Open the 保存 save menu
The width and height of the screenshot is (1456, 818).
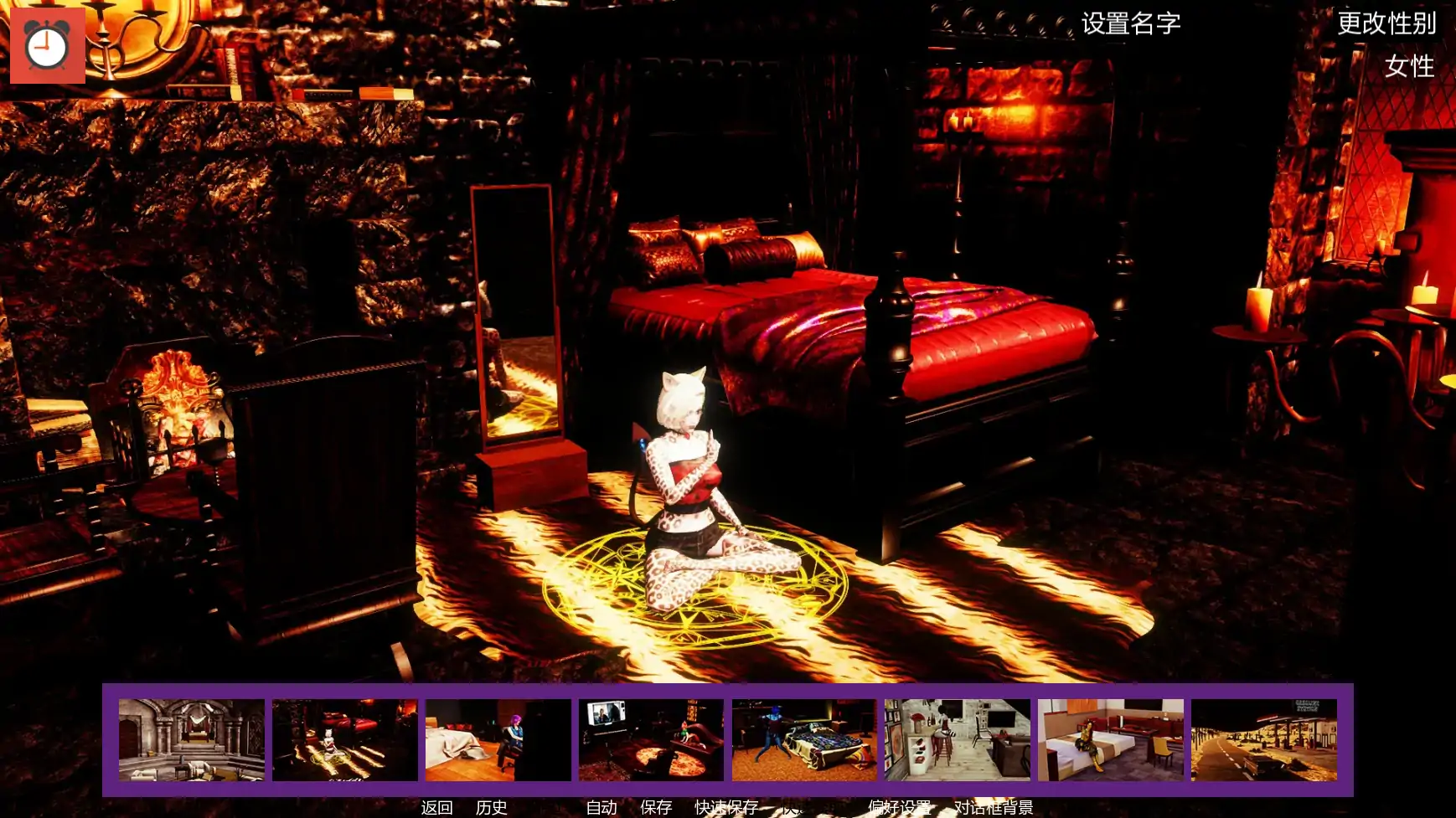656,808
